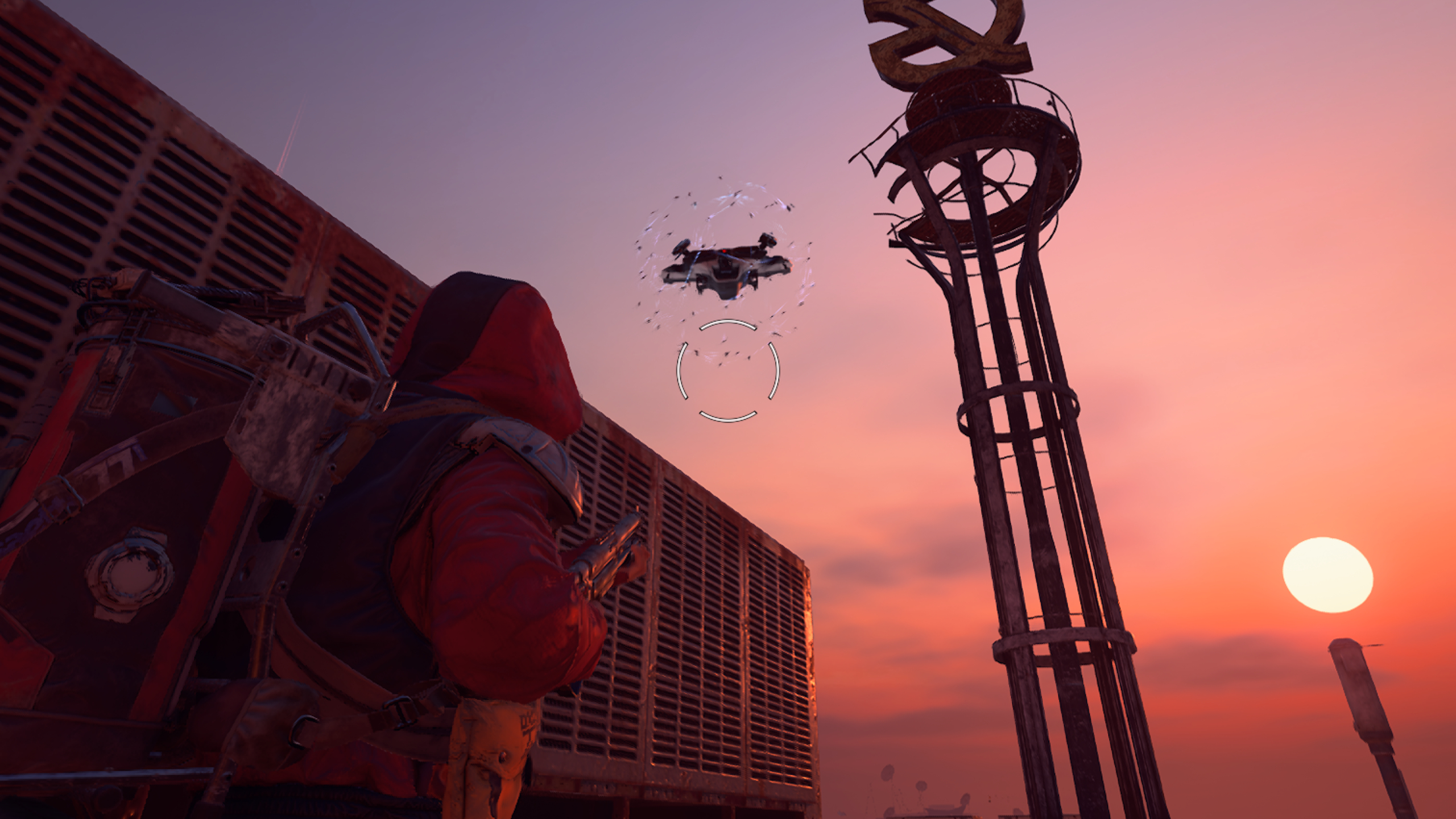Click the hovering surveillance drone
This screenshot has height=819, width=1456.
726,268
